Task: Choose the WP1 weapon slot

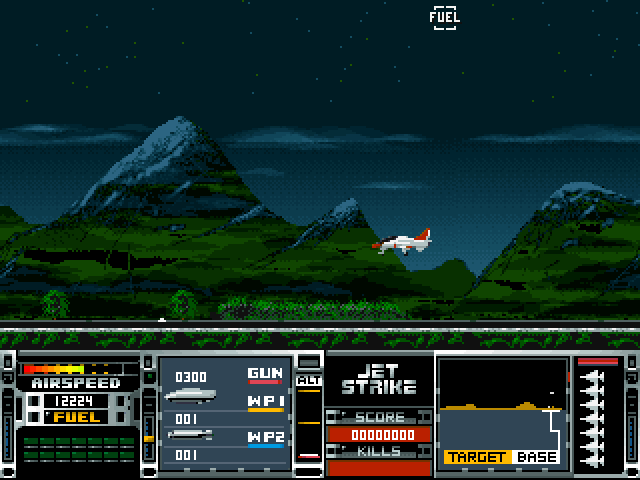Action: pos(265,402)
